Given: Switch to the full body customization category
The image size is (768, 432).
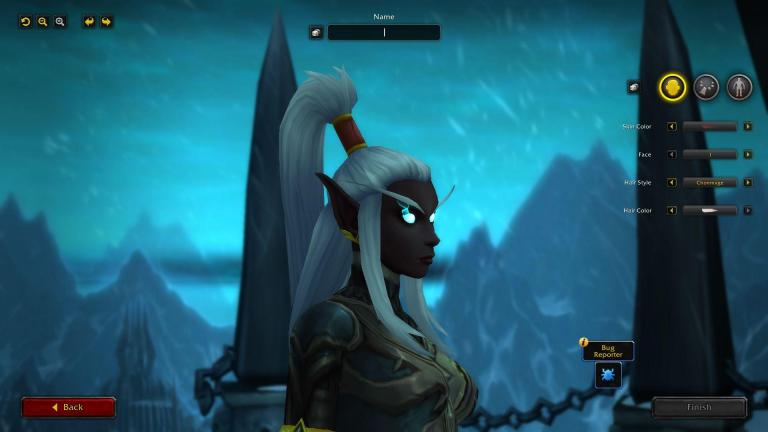Looking at the screenshot, I should pos(739,87).
